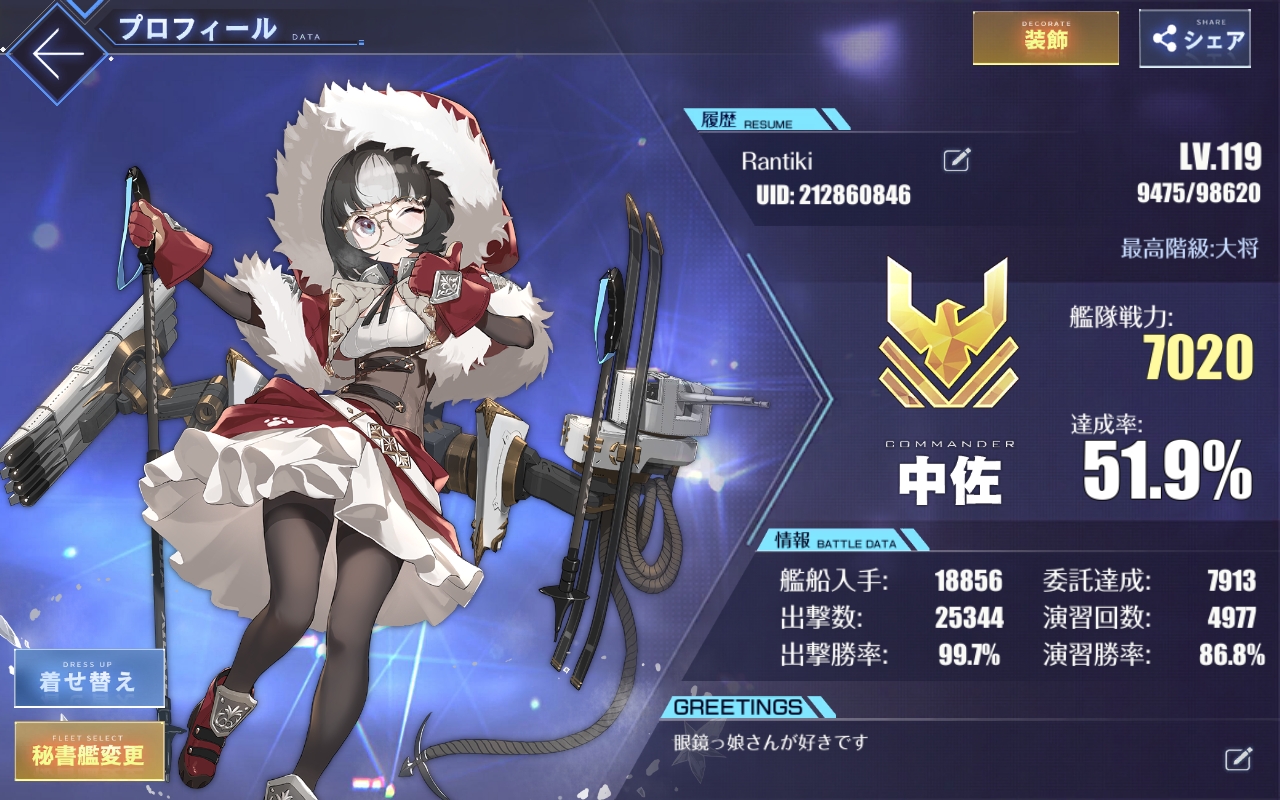Change secretary ship with 秘書艦変更
The image size is (1280, 800).
pyautogui.click(x=89, y=751)
